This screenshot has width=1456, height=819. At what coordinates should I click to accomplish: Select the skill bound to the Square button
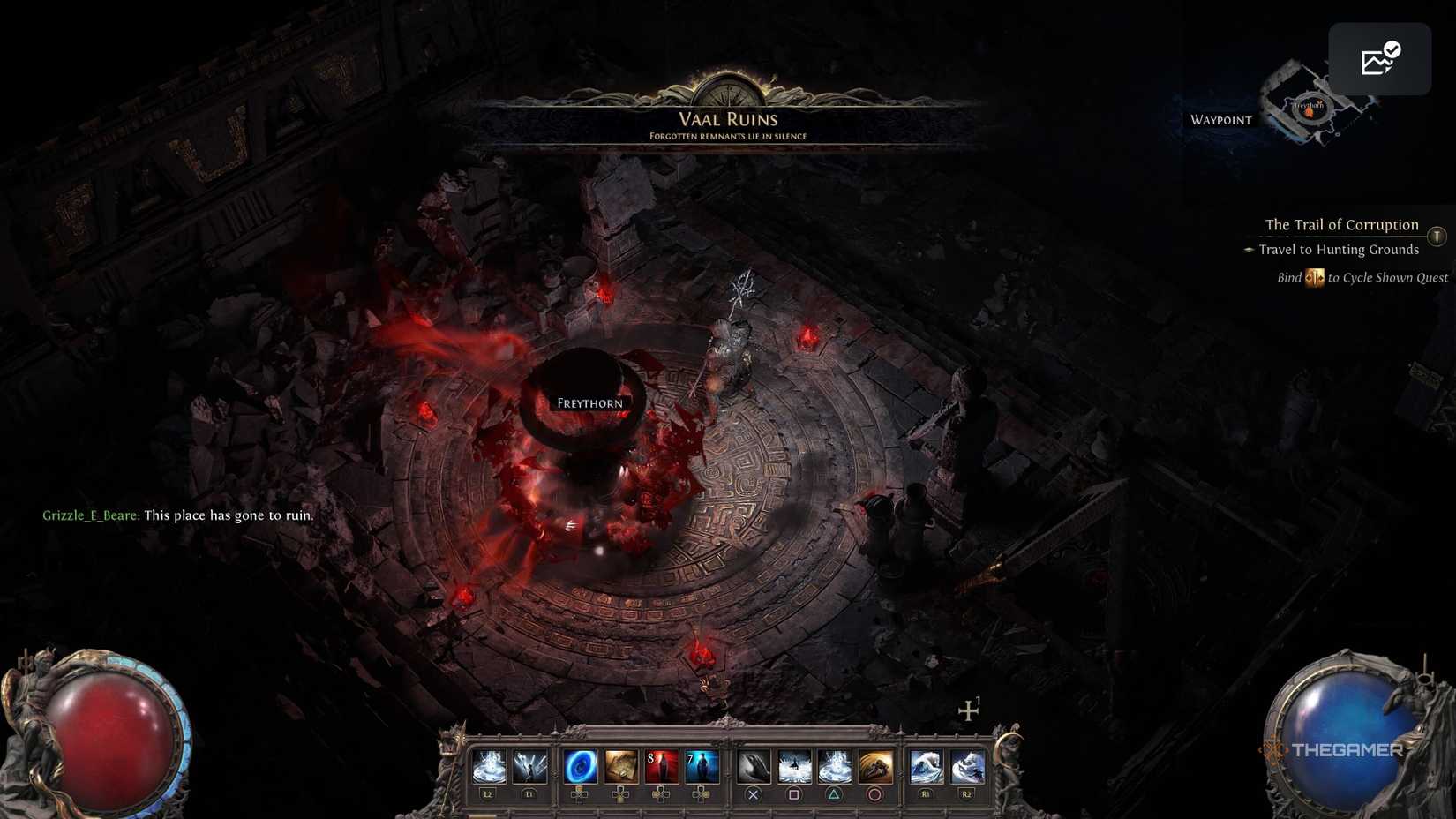[x=793, y=766]
